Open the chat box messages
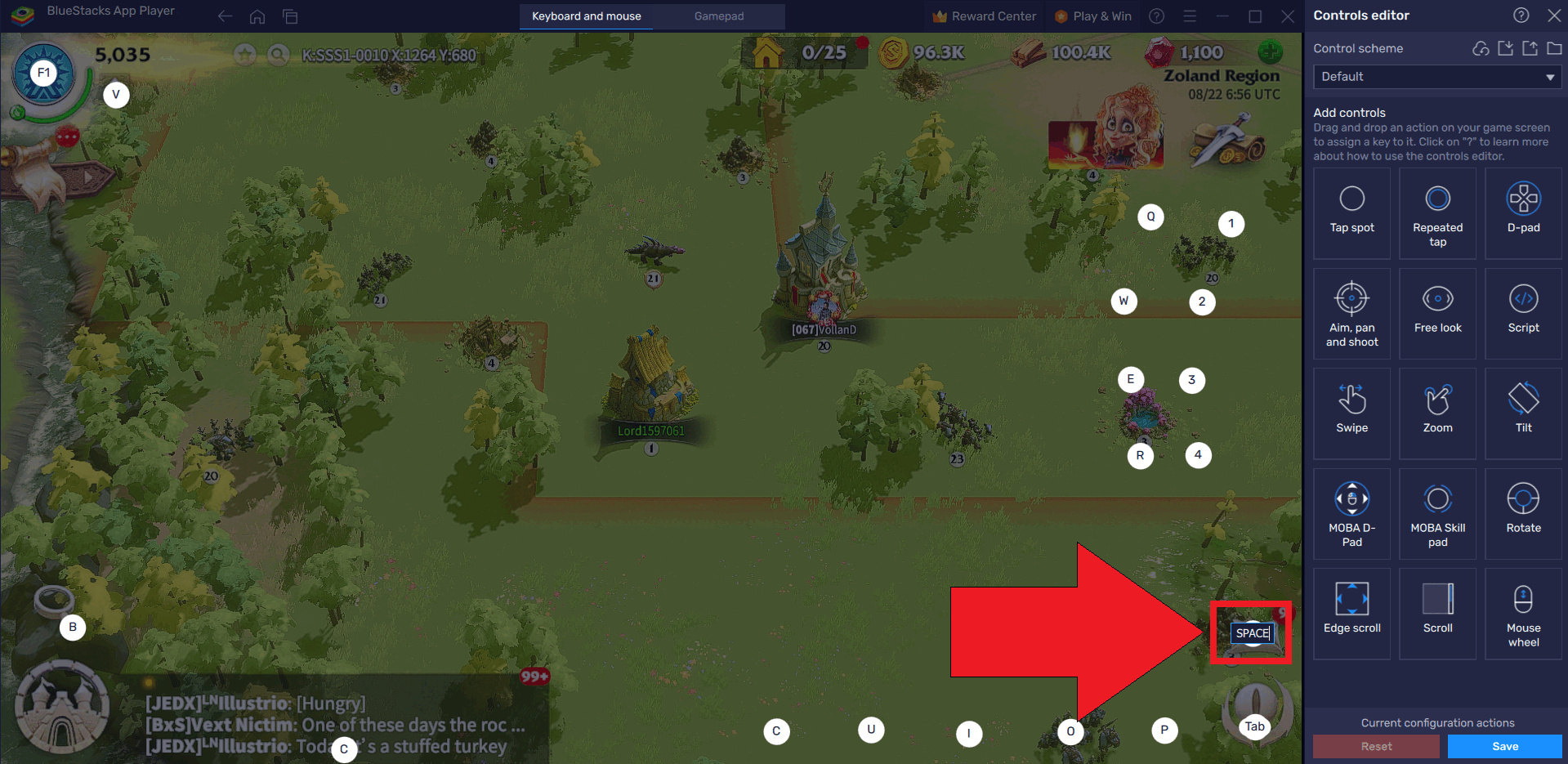The height and width of the screenshot is (764, 1568). (x=335, y=724)
